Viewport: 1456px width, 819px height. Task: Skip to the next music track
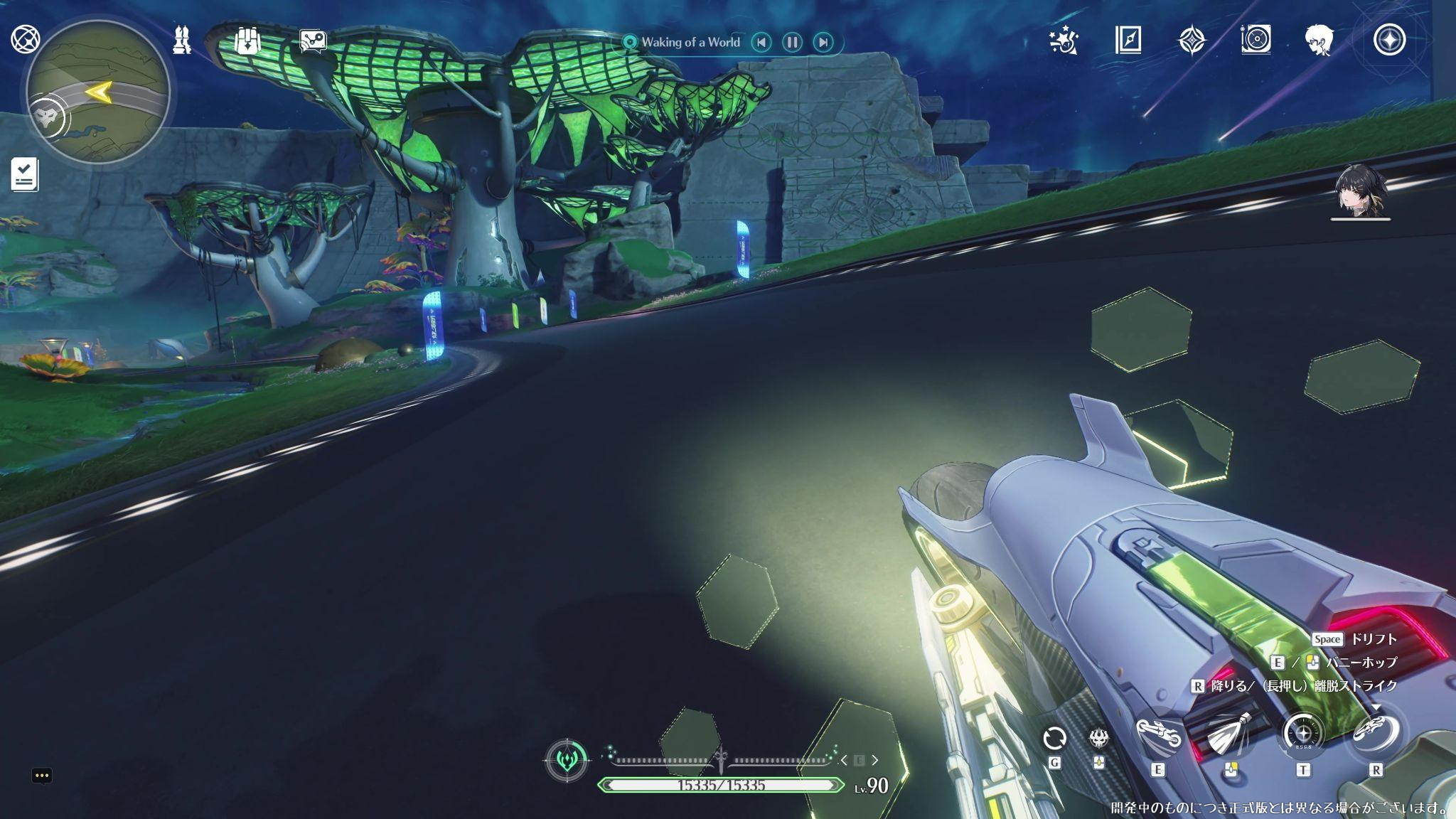[x=823, y=42]
